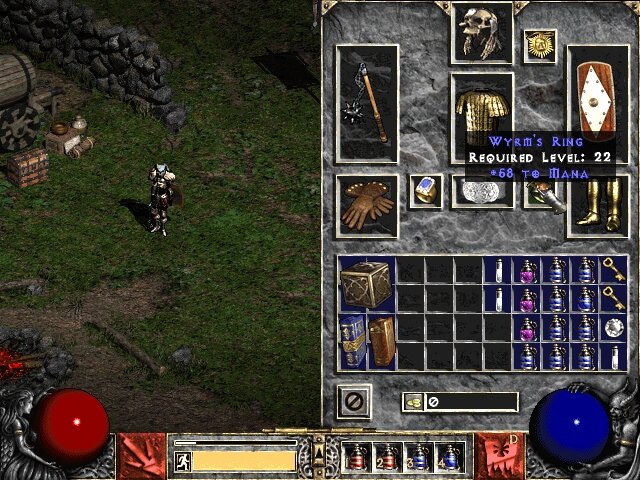This screenshot has height=480, width=640.
Task: Click the leather gloves slot
Action: 367,205
